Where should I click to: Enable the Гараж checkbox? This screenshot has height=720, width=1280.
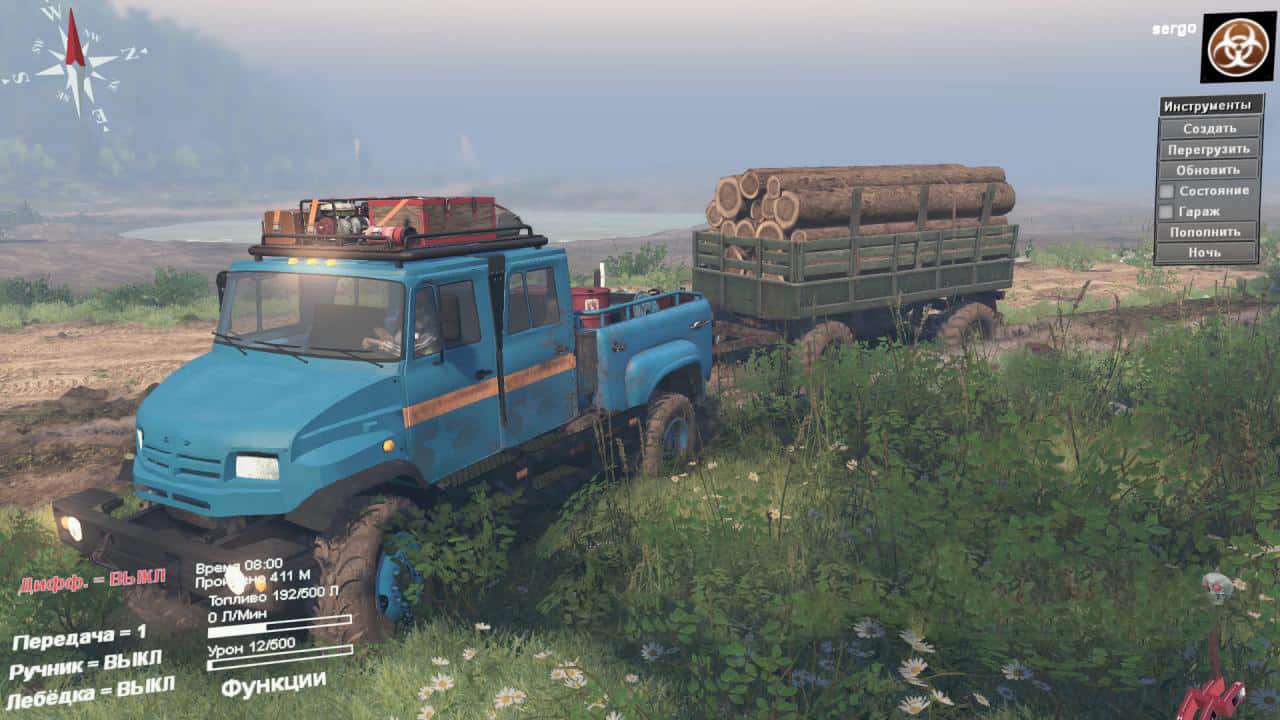tap(1166, 212)
